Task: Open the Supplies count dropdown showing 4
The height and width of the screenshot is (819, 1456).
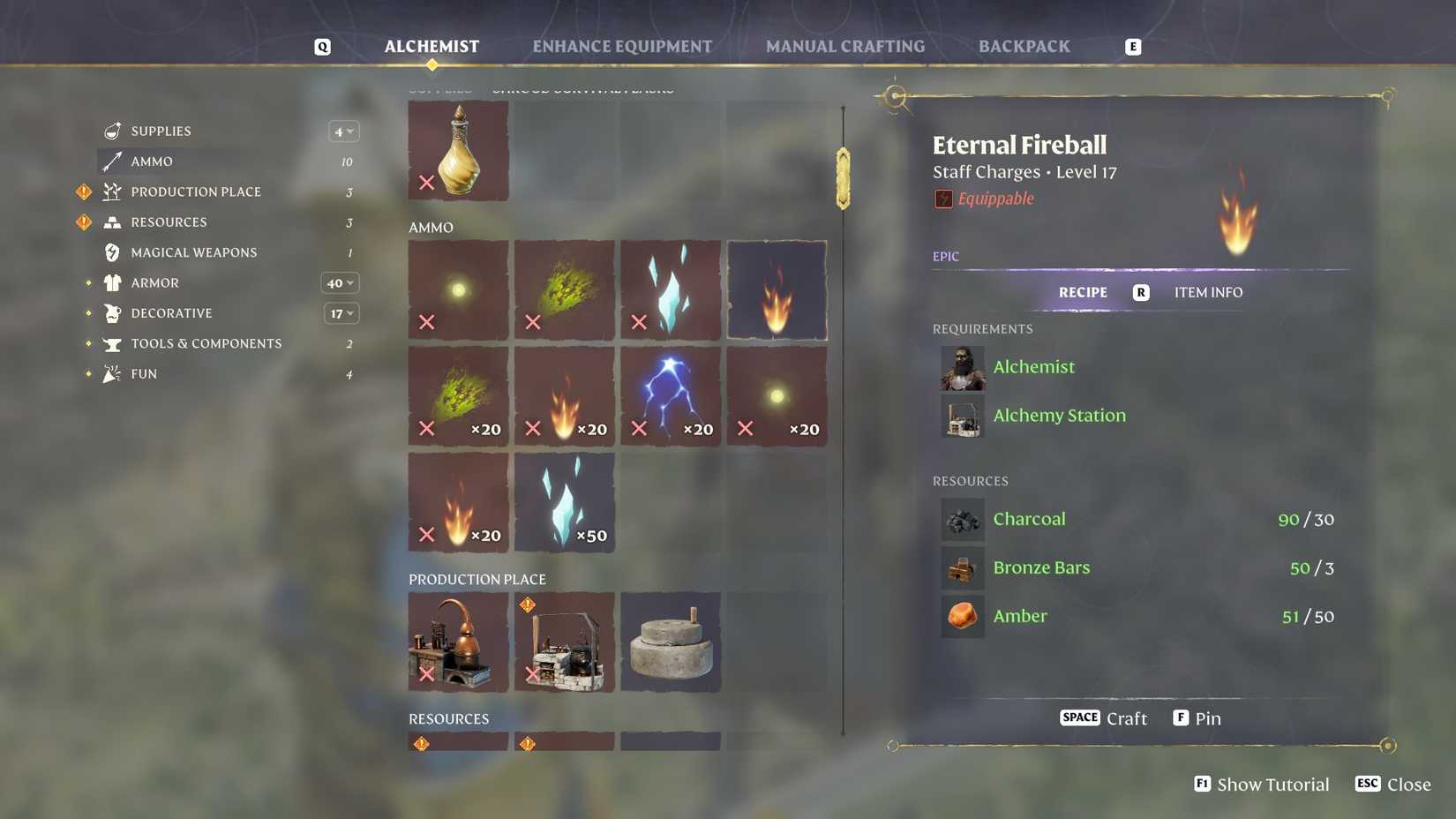Action: pyautogui.click(x=342, y=131)
